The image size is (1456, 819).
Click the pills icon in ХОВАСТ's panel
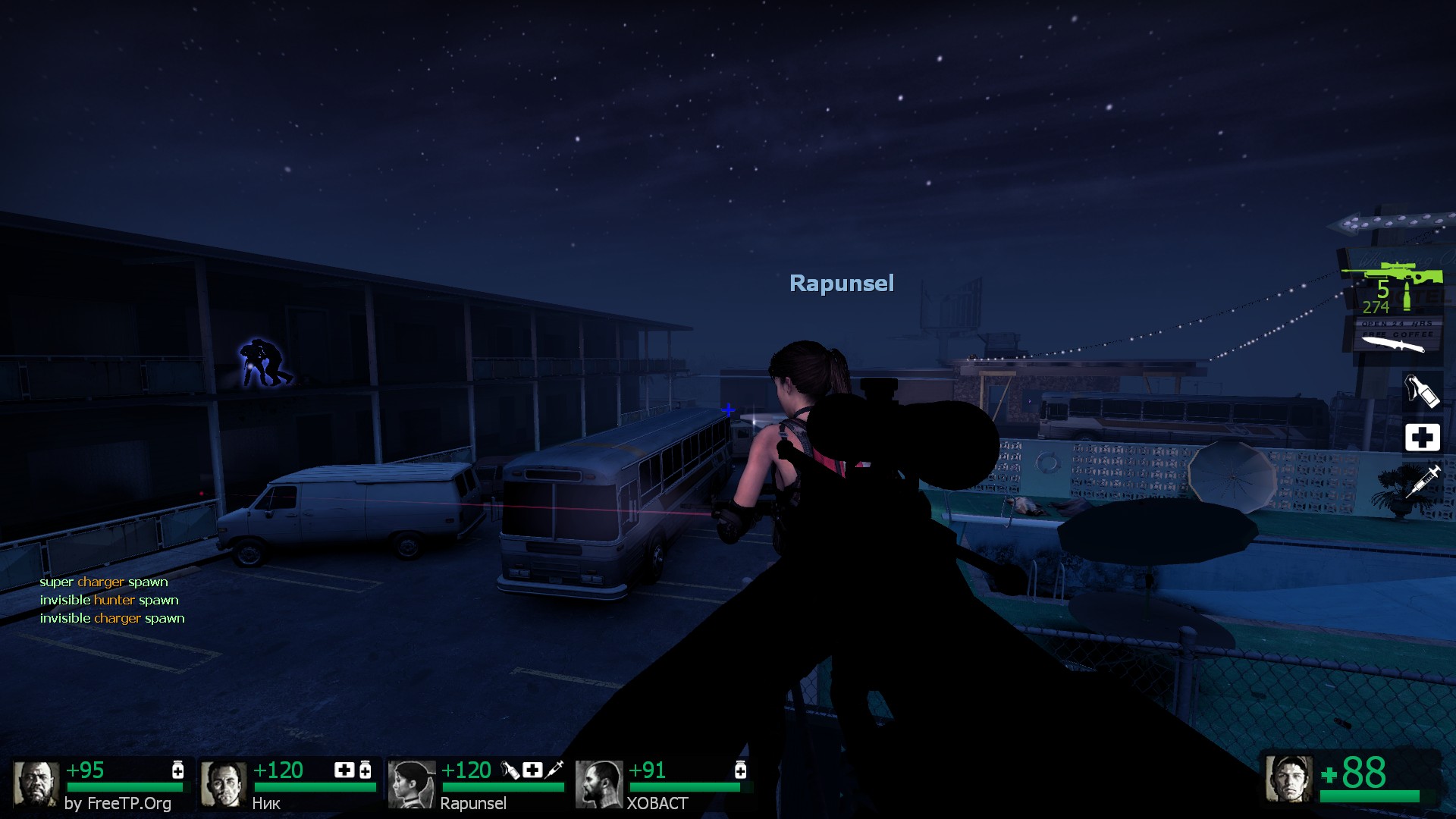coord(740,770)
